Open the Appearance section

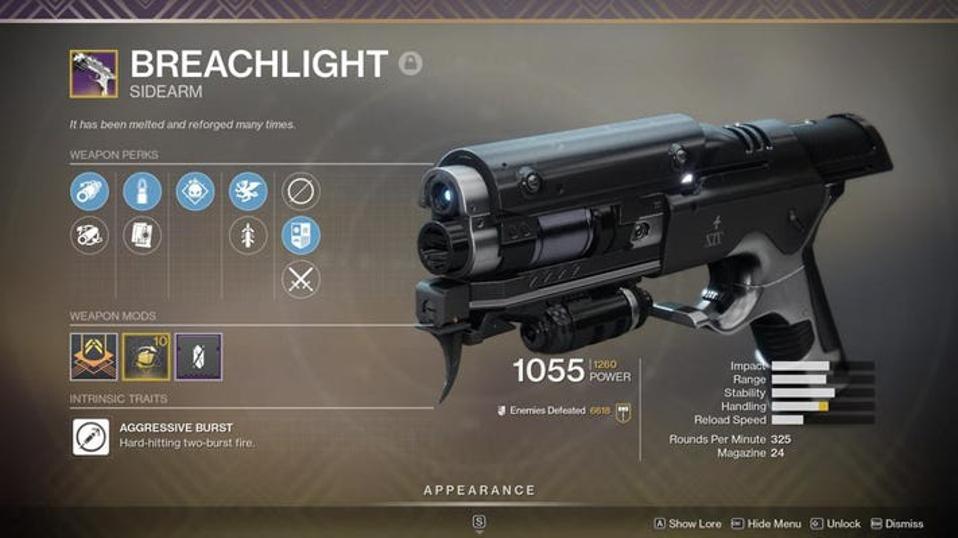pos(479,490)
